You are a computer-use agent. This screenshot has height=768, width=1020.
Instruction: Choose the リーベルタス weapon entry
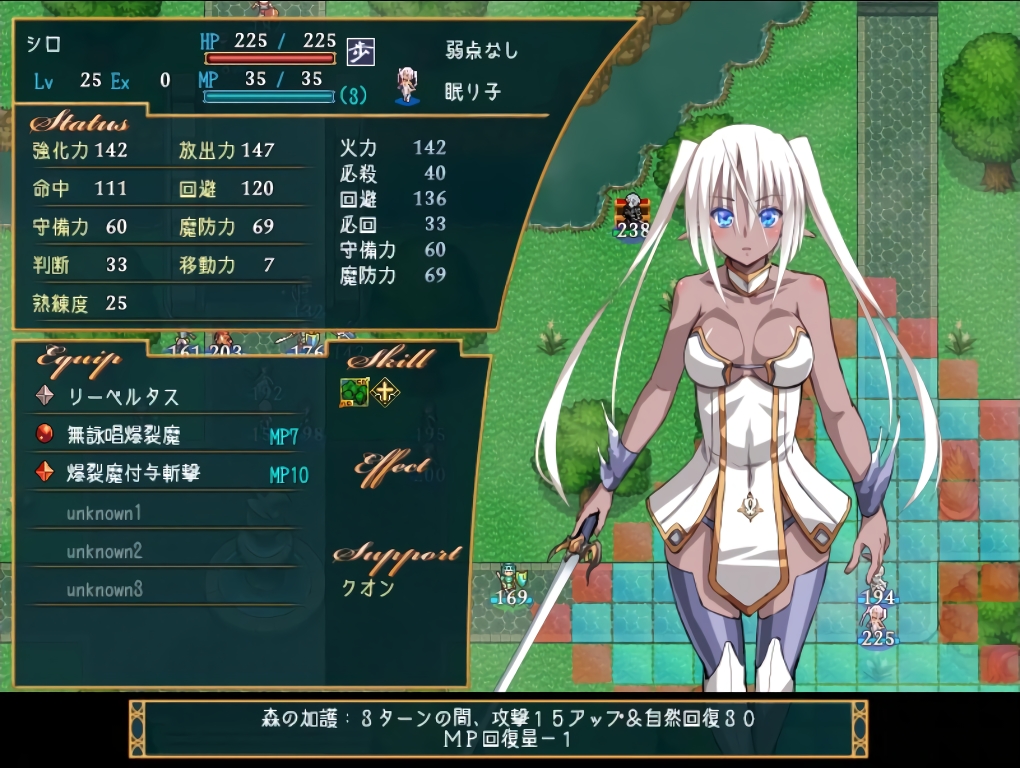click(x=123, y=396)
